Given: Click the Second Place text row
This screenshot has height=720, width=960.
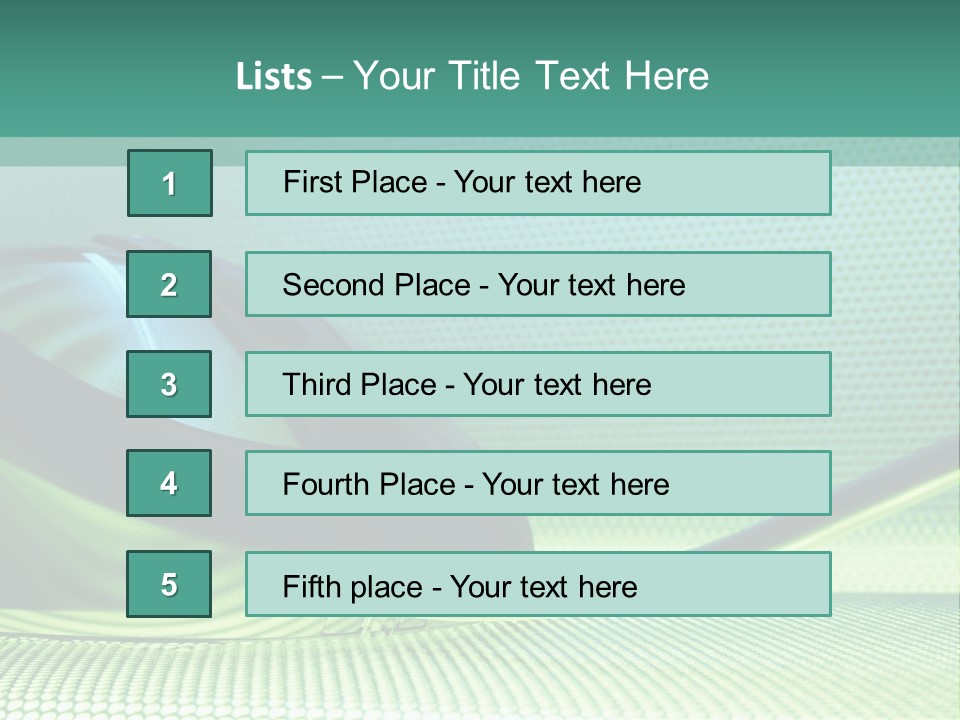Looking at the screenshot, I should pyautogui.click(x=538, y=284).
